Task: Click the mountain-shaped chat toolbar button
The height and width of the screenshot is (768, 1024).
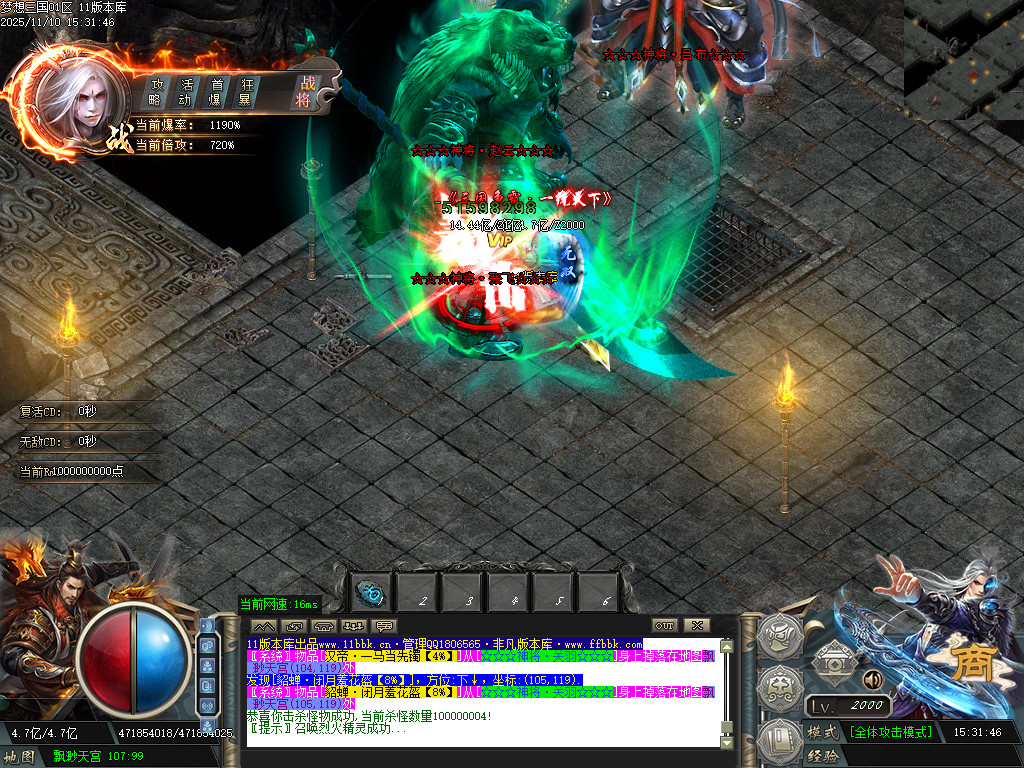Action: 265,626
